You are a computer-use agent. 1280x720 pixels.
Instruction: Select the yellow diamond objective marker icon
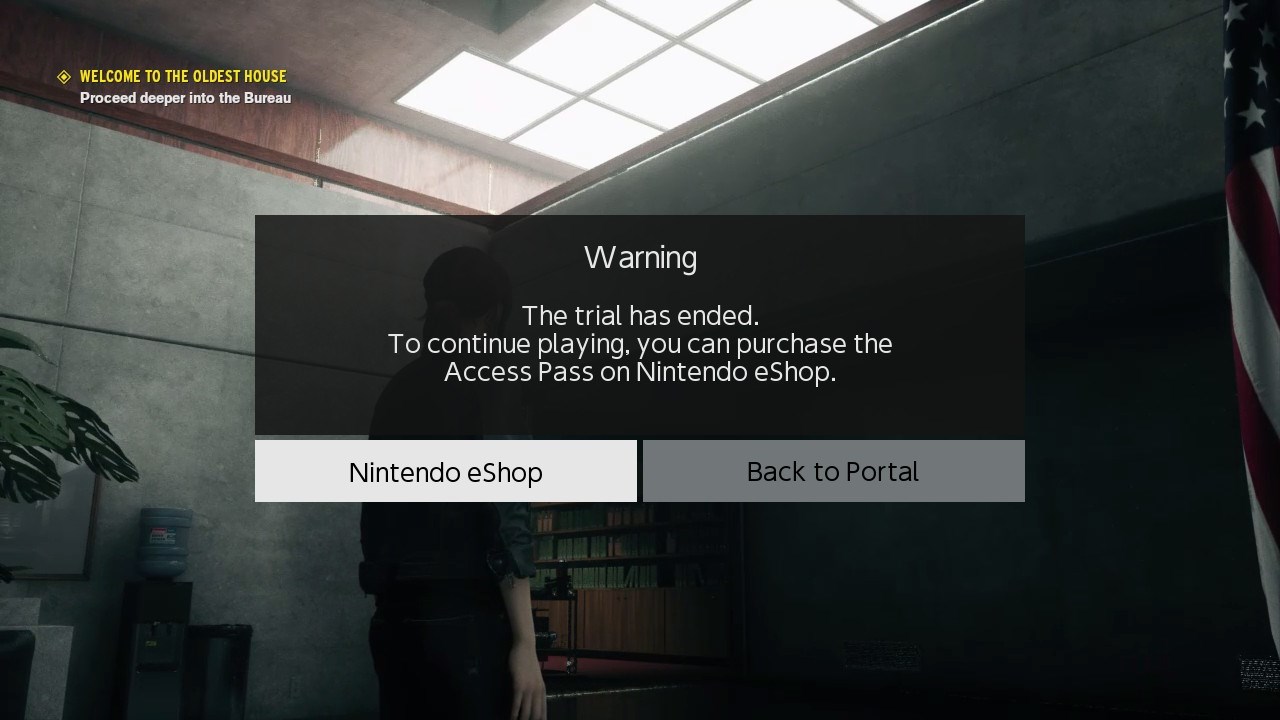point(64,76)
